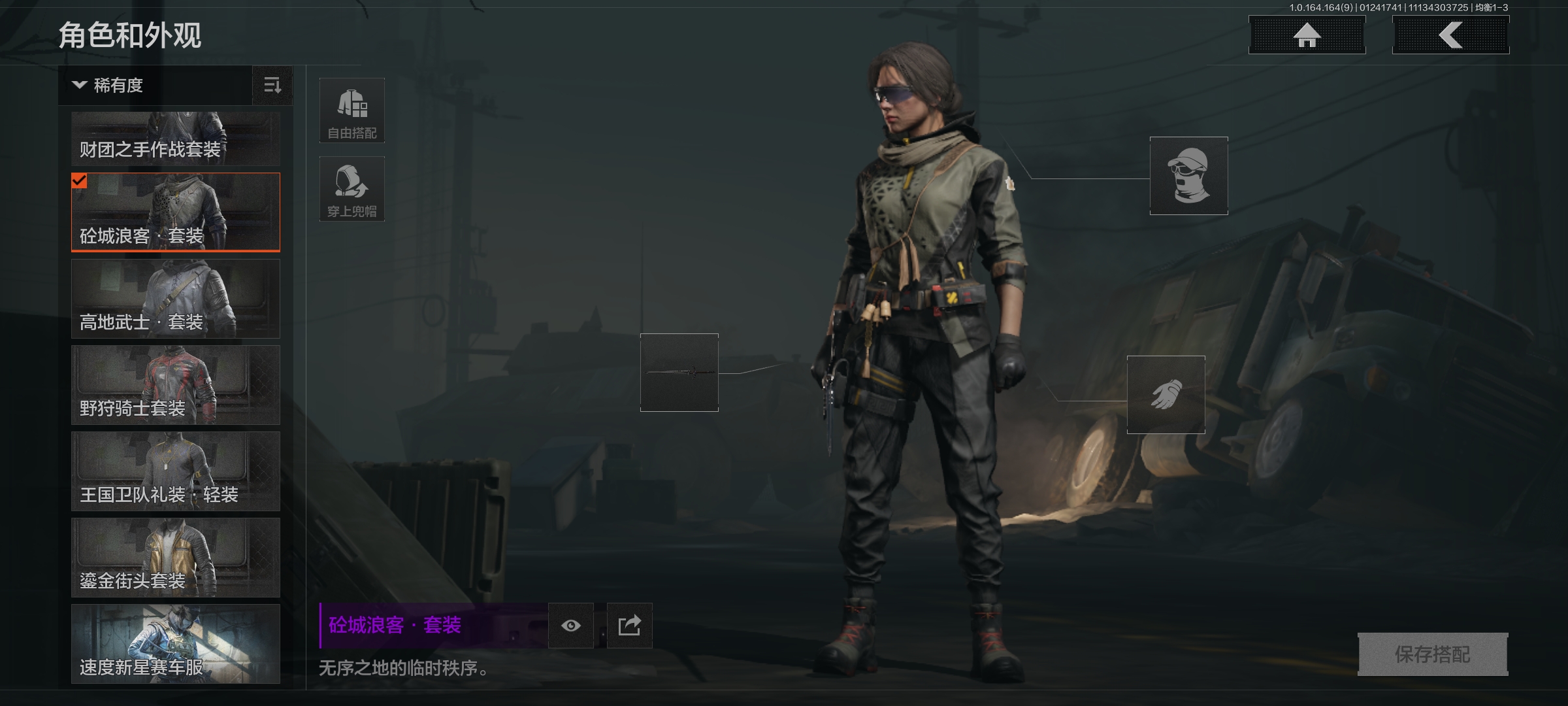Image resolution: width=1568 pixels, height=706 pixels.
Task: Choose the 砼城浪客·套装 outfit tile
Action: tap(175, 212)
